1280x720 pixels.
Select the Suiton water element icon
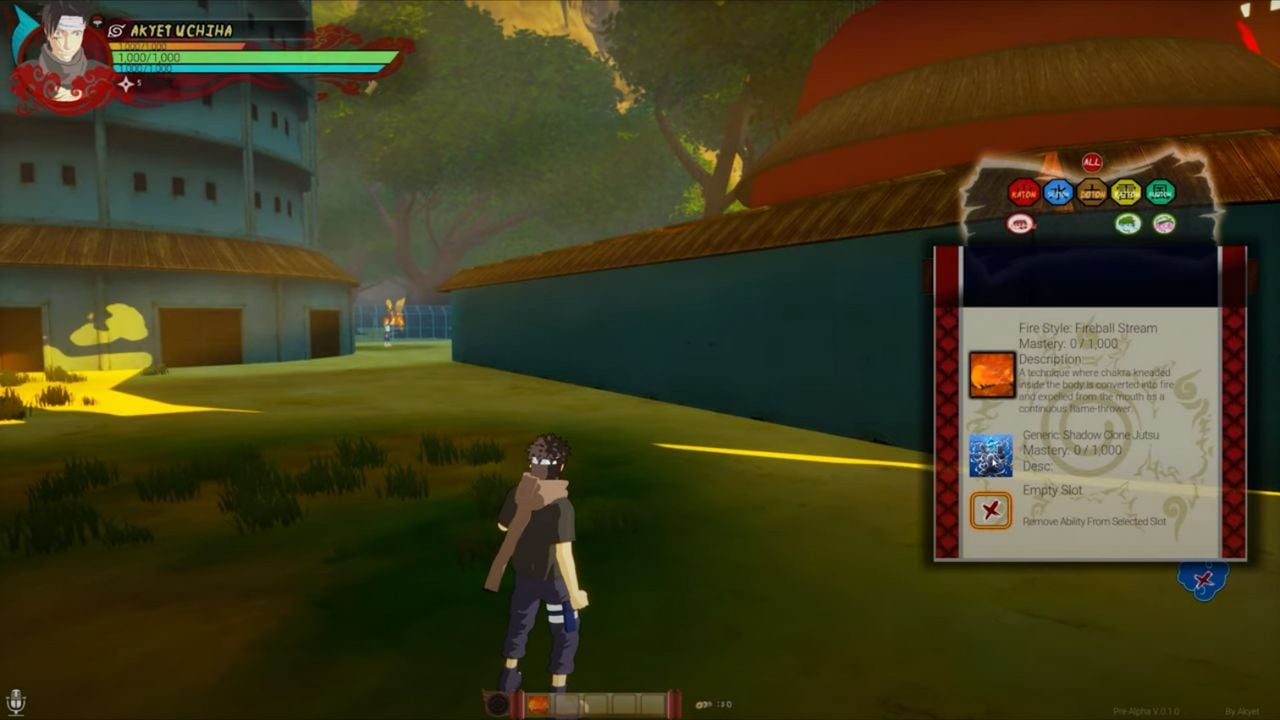point(1058,191)
